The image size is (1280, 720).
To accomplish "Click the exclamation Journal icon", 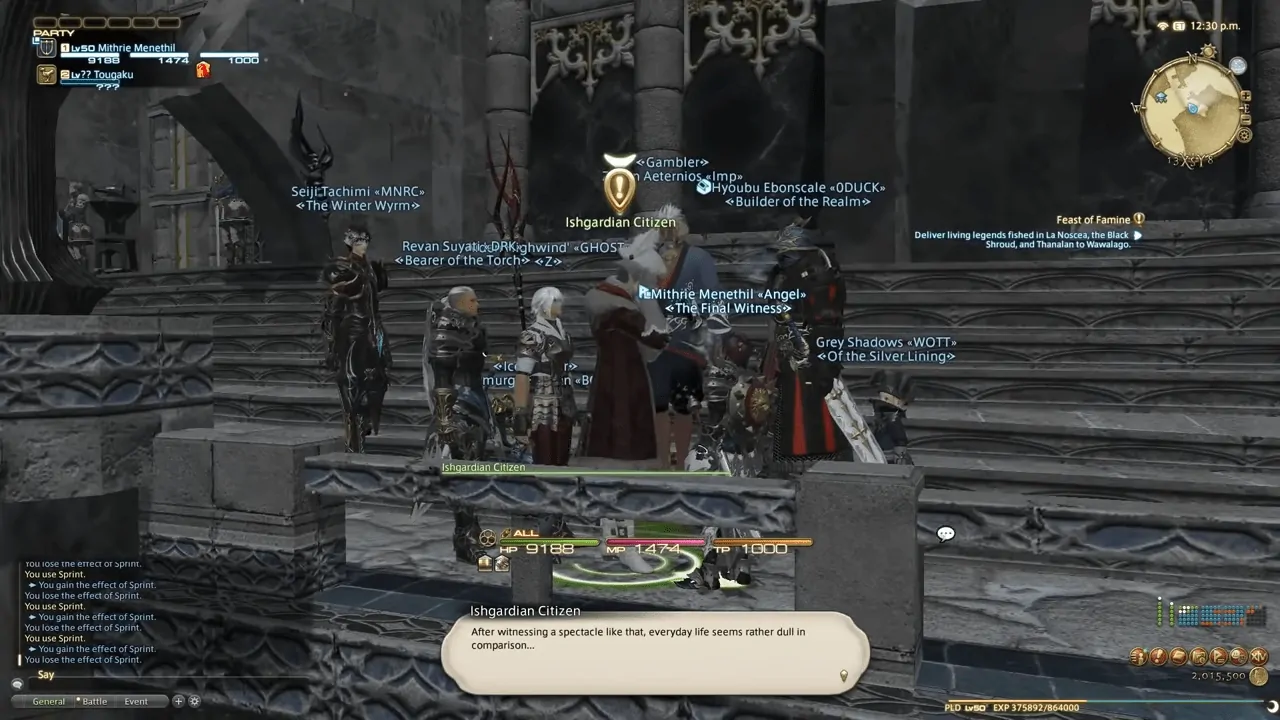I will (1159, 657).
